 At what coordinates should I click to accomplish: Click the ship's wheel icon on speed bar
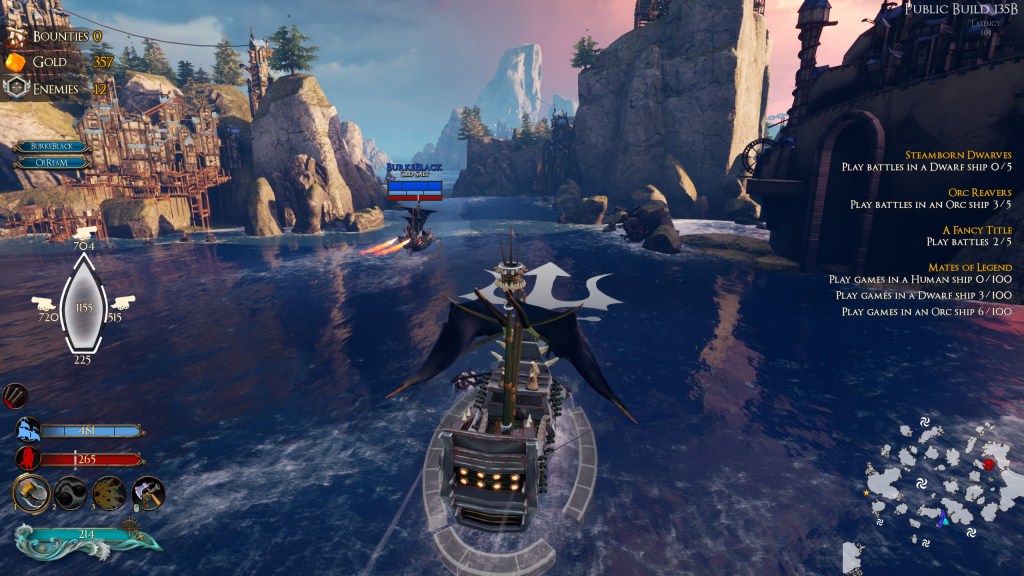tap(130, 525)
